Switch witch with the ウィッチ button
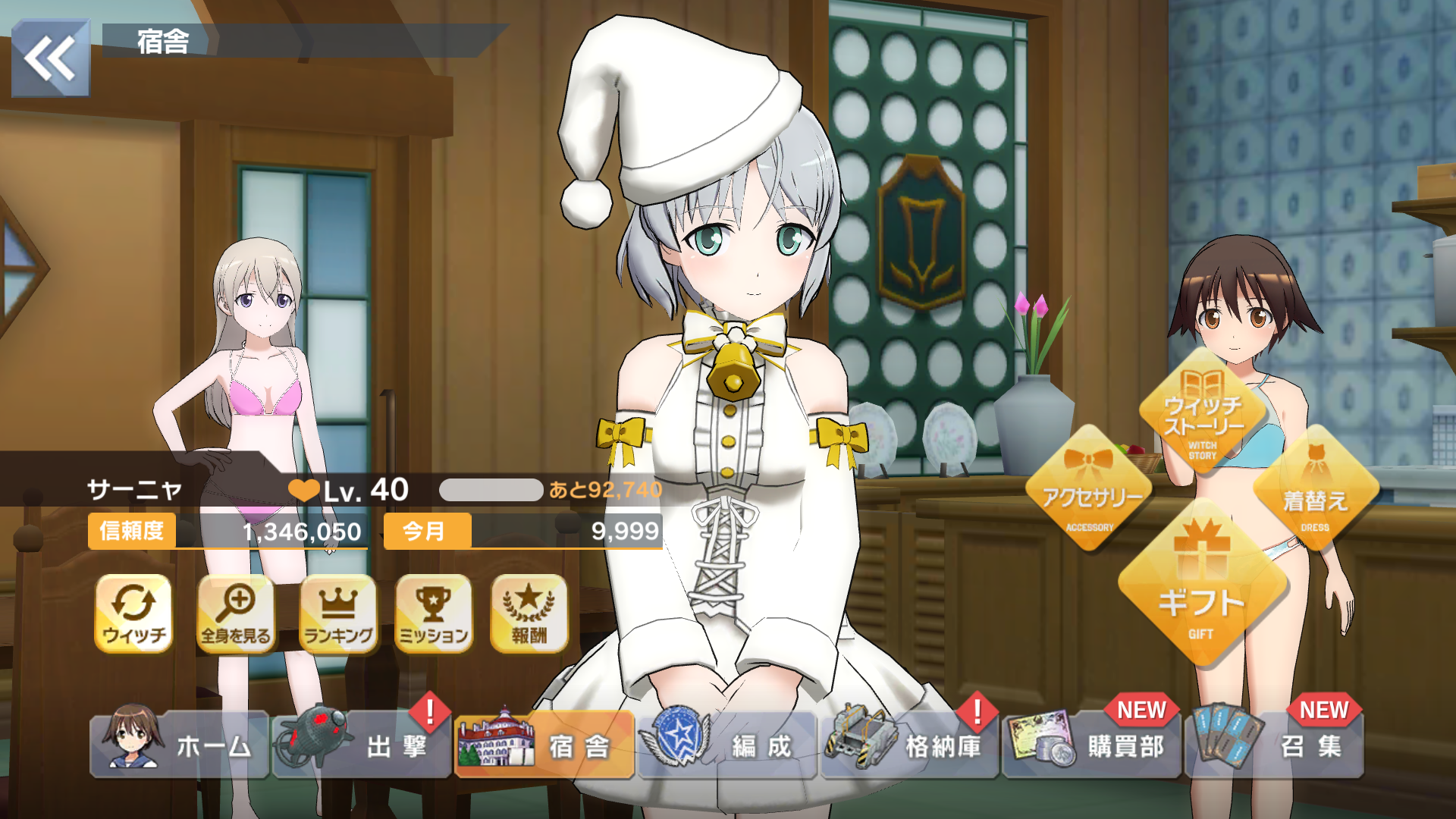 point(133,613)
